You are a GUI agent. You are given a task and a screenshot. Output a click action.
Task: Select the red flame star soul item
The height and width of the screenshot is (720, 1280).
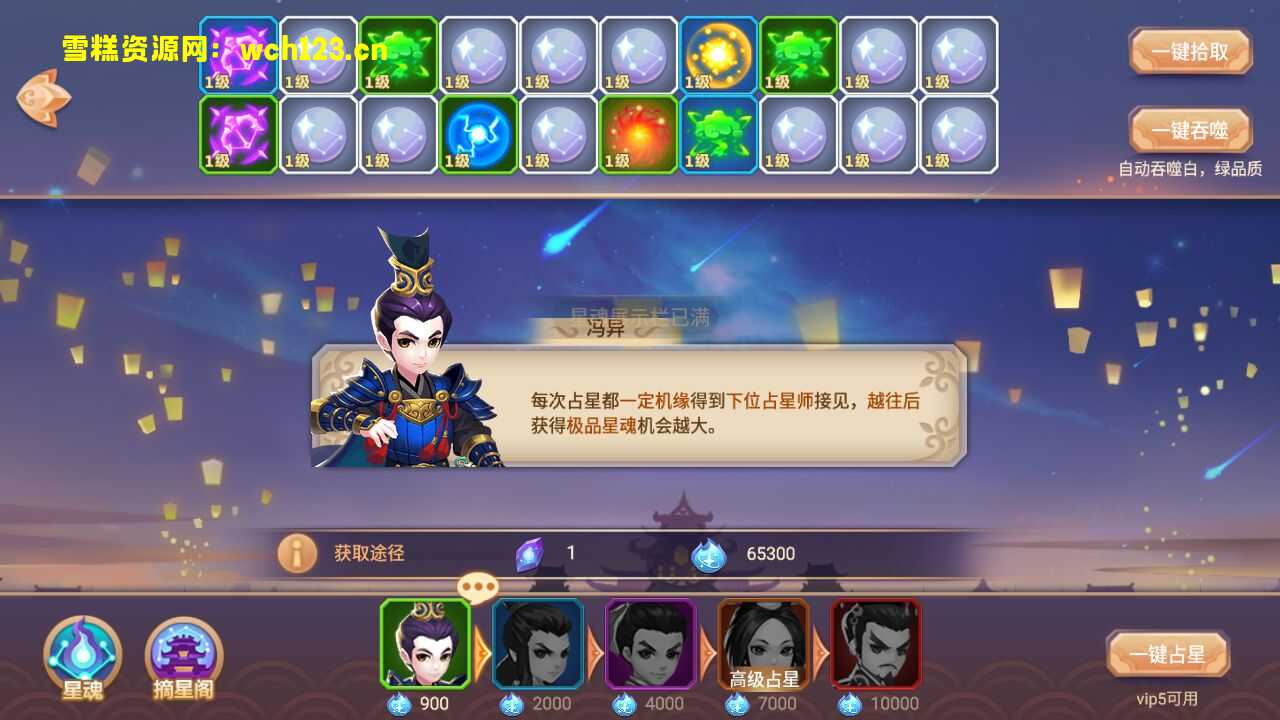637,133
